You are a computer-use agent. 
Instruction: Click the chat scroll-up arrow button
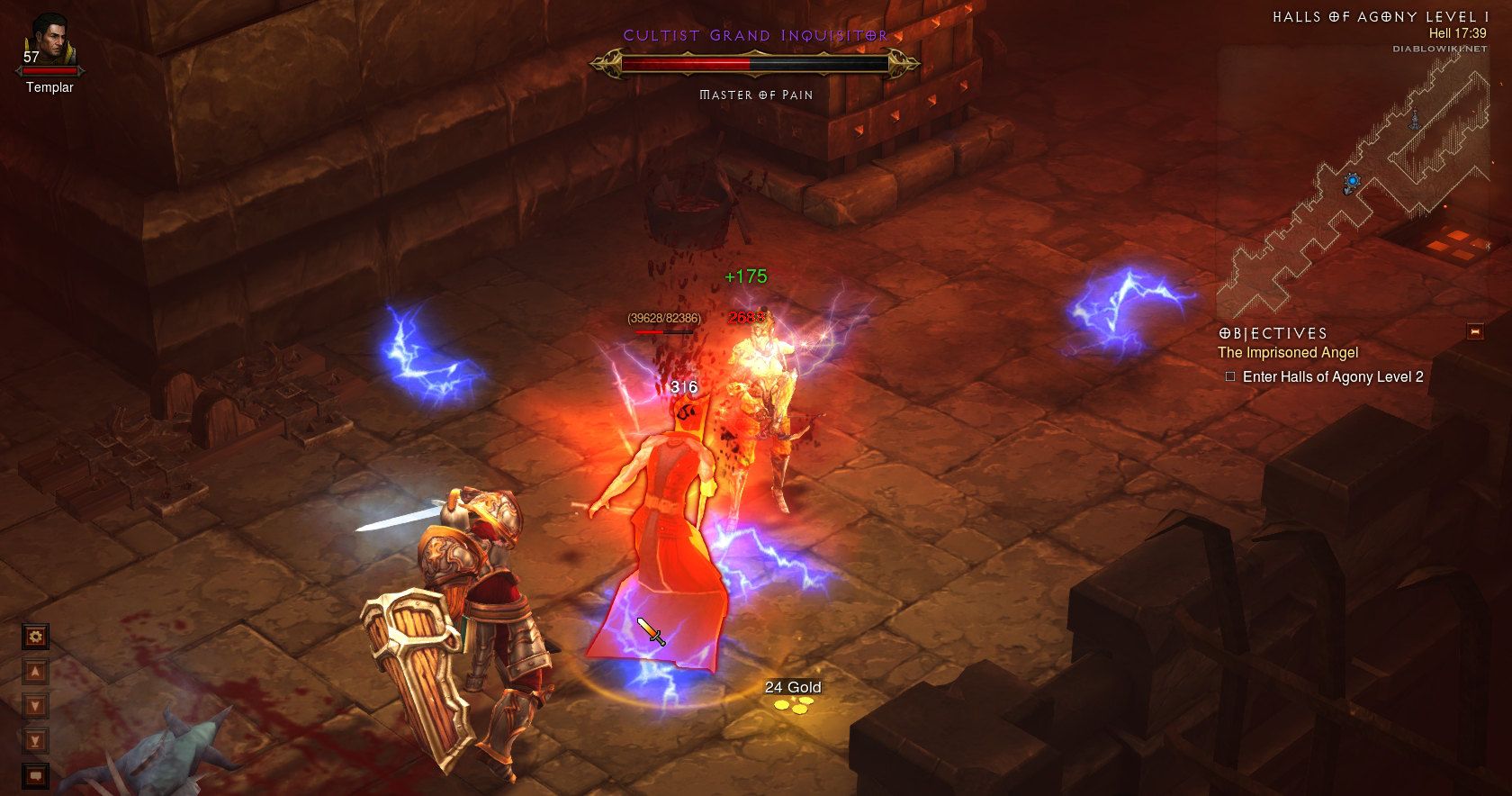35,672
